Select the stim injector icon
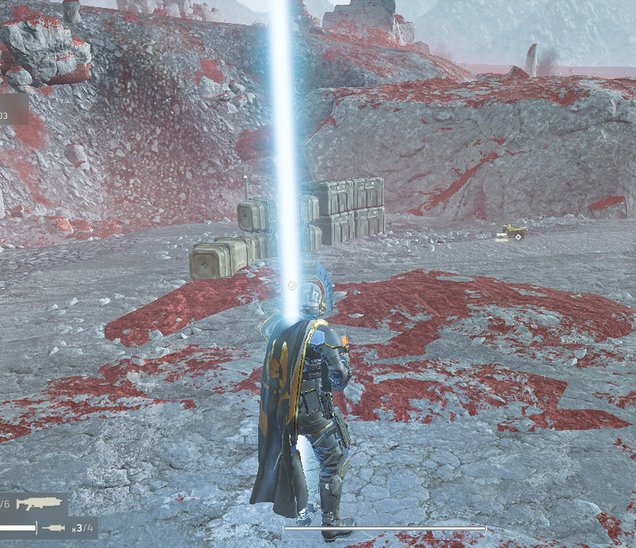The image size is (636, 548). pos(54,527)
